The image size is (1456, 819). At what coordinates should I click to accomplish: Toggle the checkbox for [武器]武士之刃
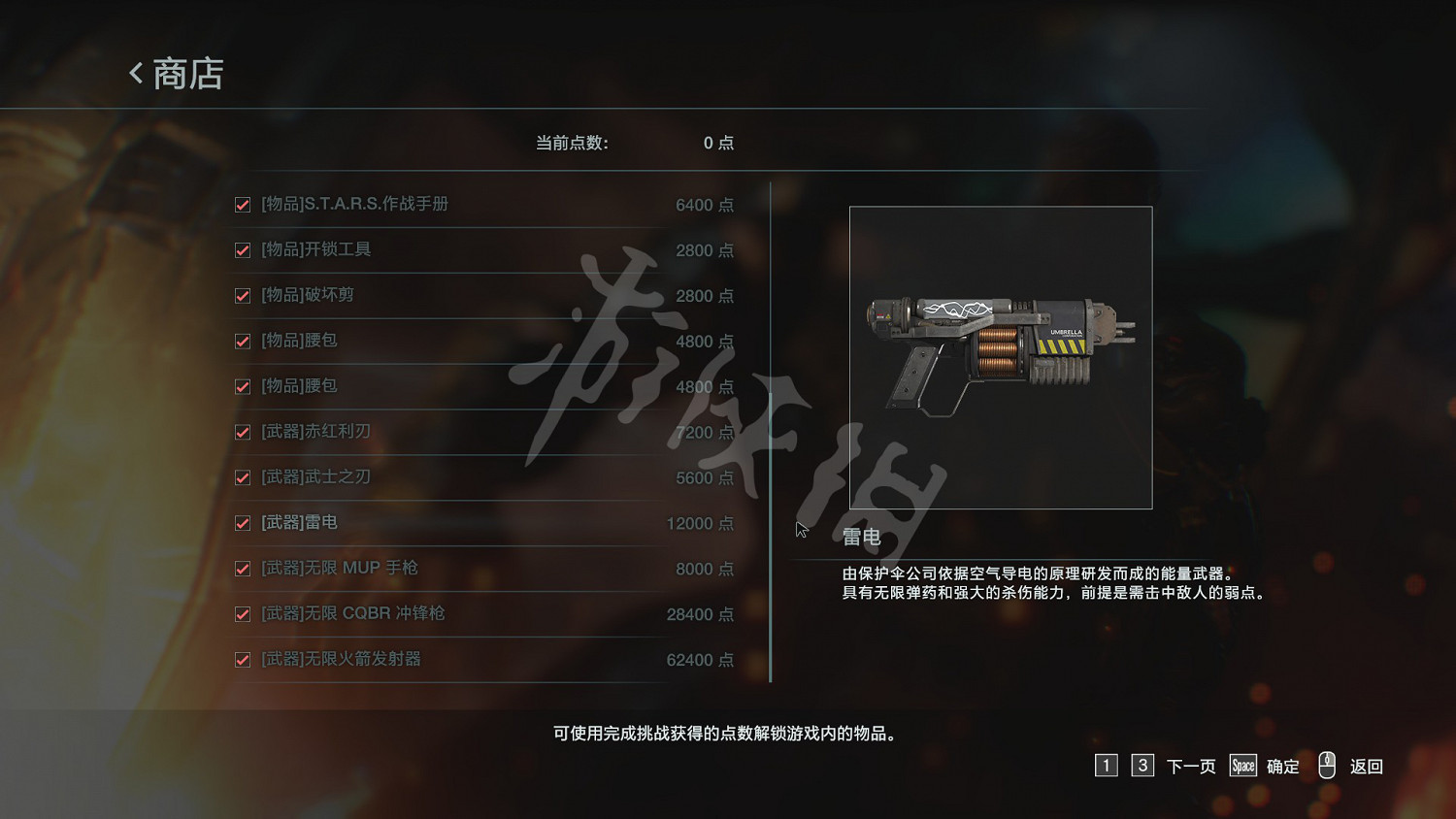click(242, 477)
